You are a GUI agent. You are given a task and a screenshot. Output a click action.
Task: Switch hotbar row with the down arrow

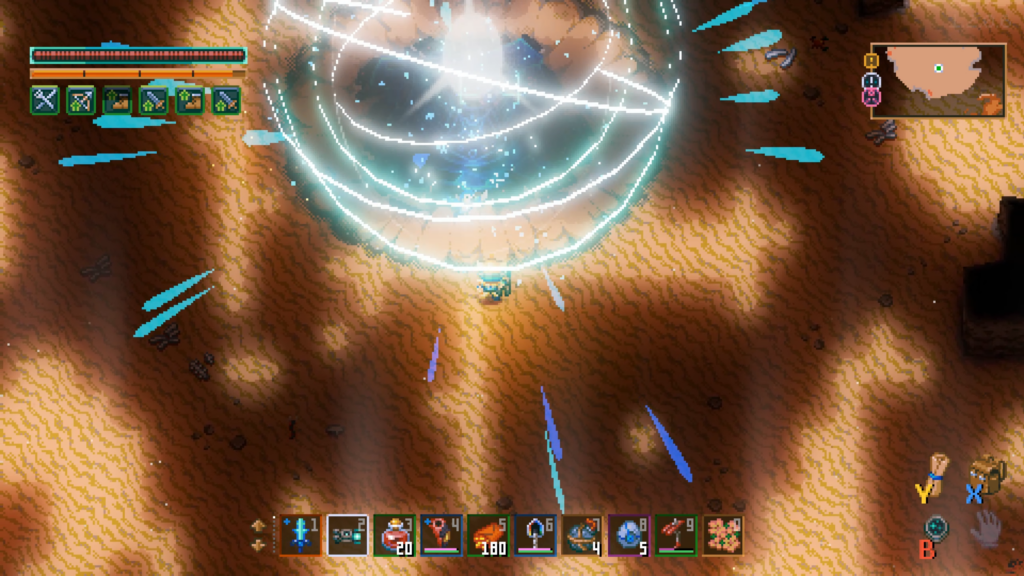point(258,545)
